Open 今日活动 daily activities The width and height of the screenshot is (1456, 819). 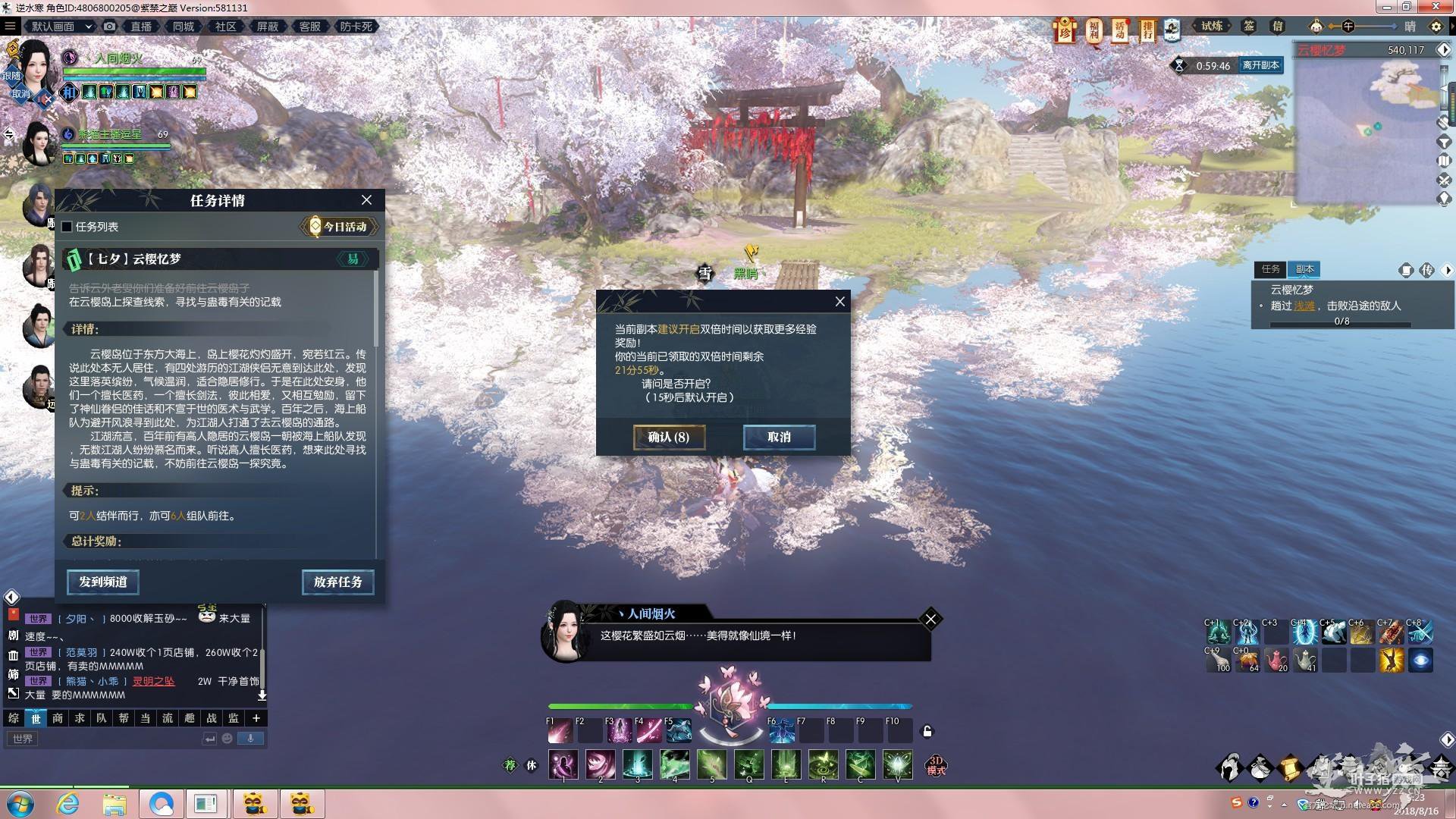(339, 227)
